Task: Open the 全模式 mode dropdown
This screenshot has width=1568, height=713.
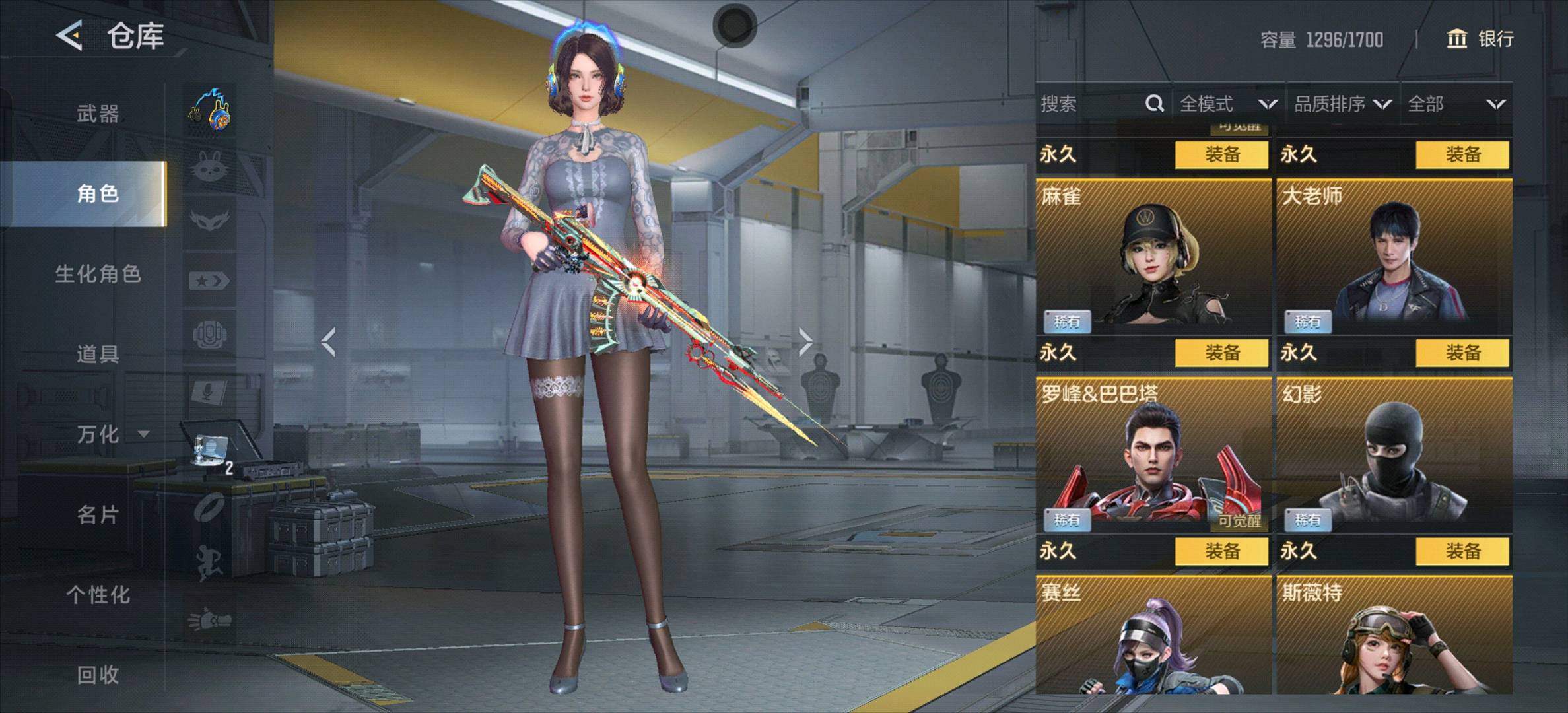Action: tap(1228, 104)
